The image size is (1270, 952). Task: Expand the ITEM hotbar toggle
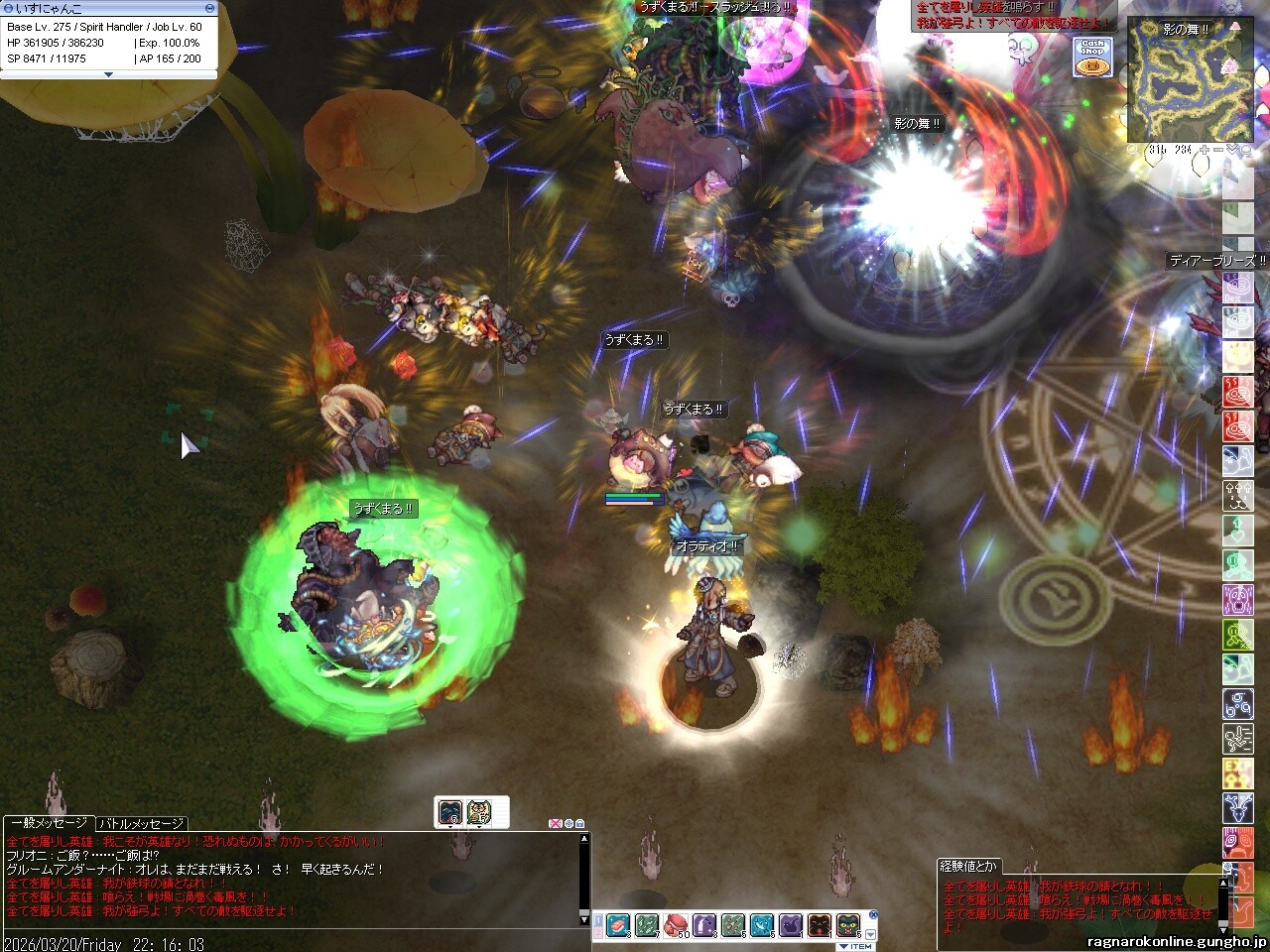coord(855,946)
